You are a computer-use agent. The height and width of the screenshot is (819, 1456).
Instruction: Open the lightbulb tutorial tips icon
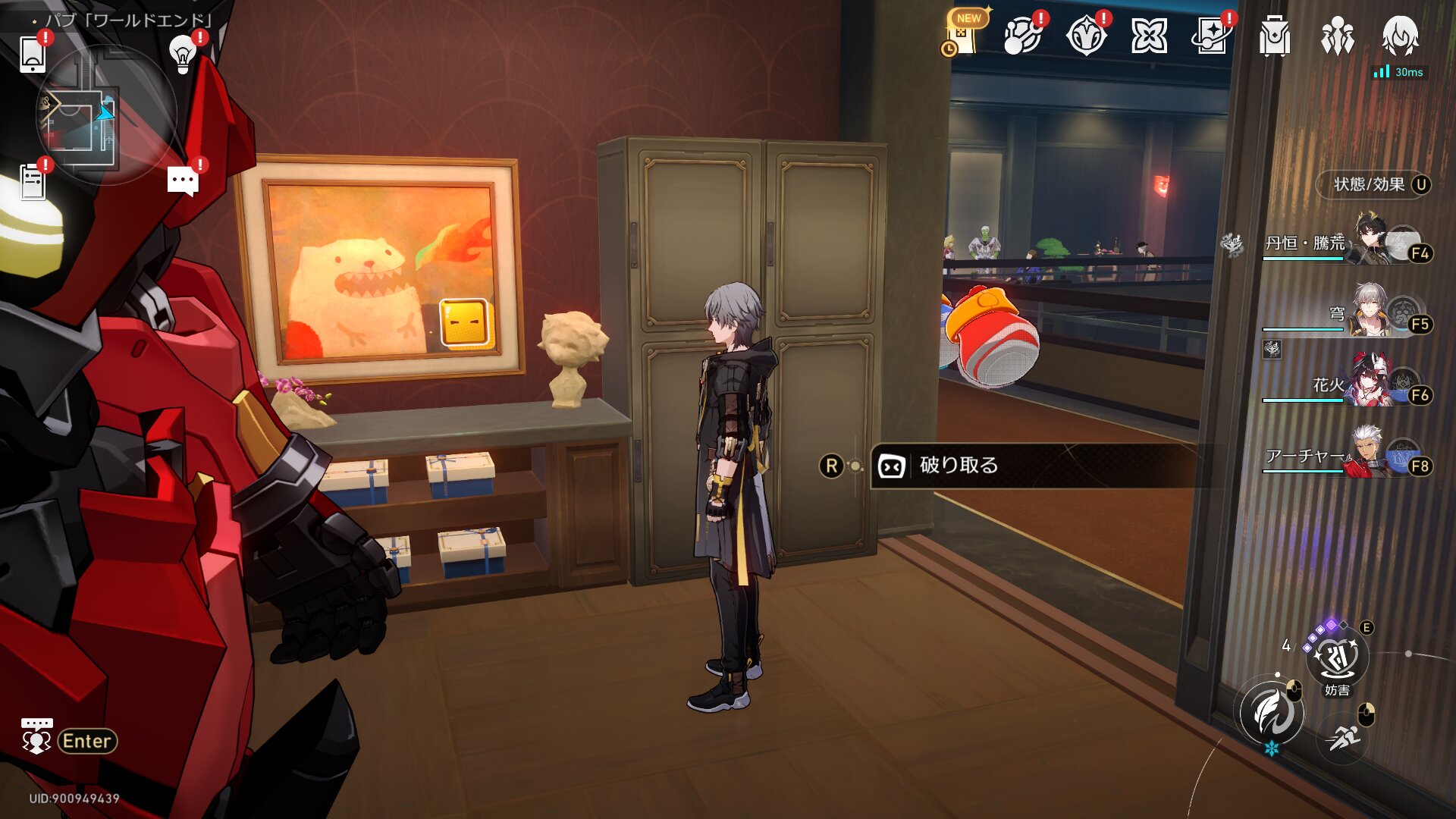(x=182, y=54)
